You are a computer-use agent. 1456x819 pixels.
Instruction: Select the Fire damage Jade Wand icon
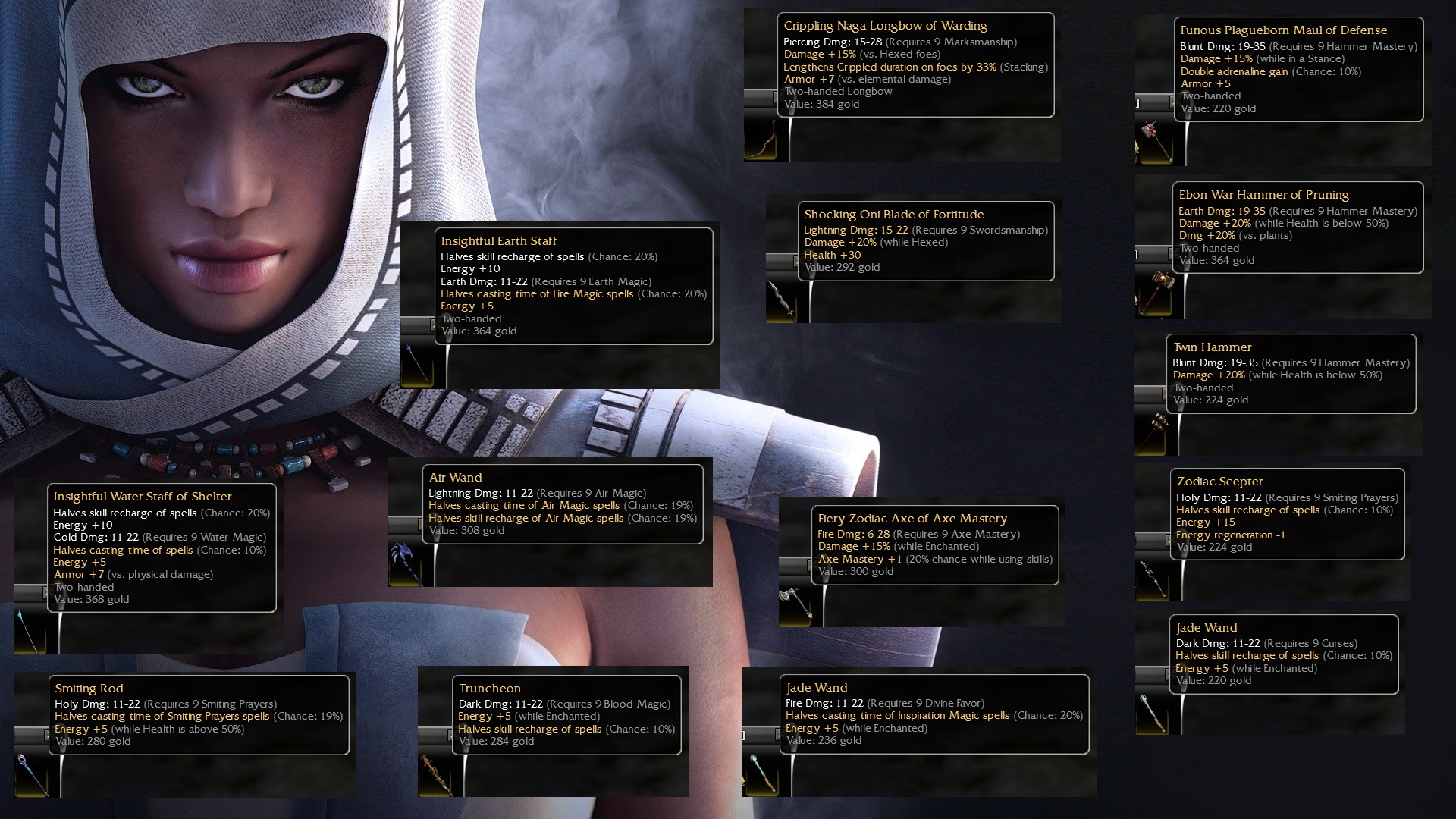pyautogui.click(x=760, y=773)
